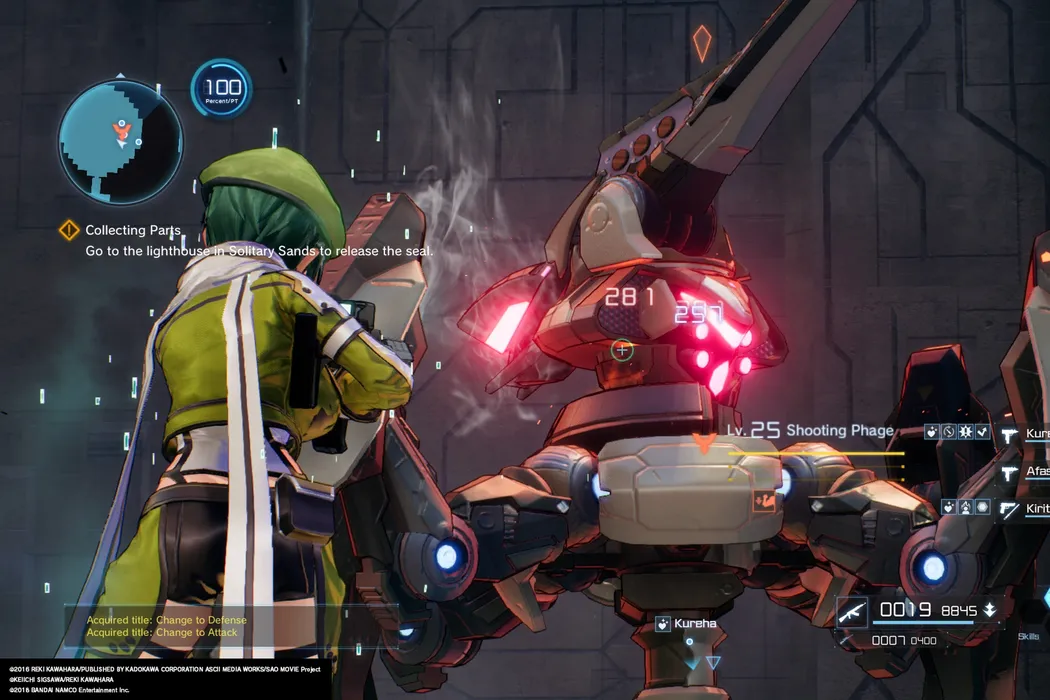Select the assault rifle weapon icon

coord(852,610)
